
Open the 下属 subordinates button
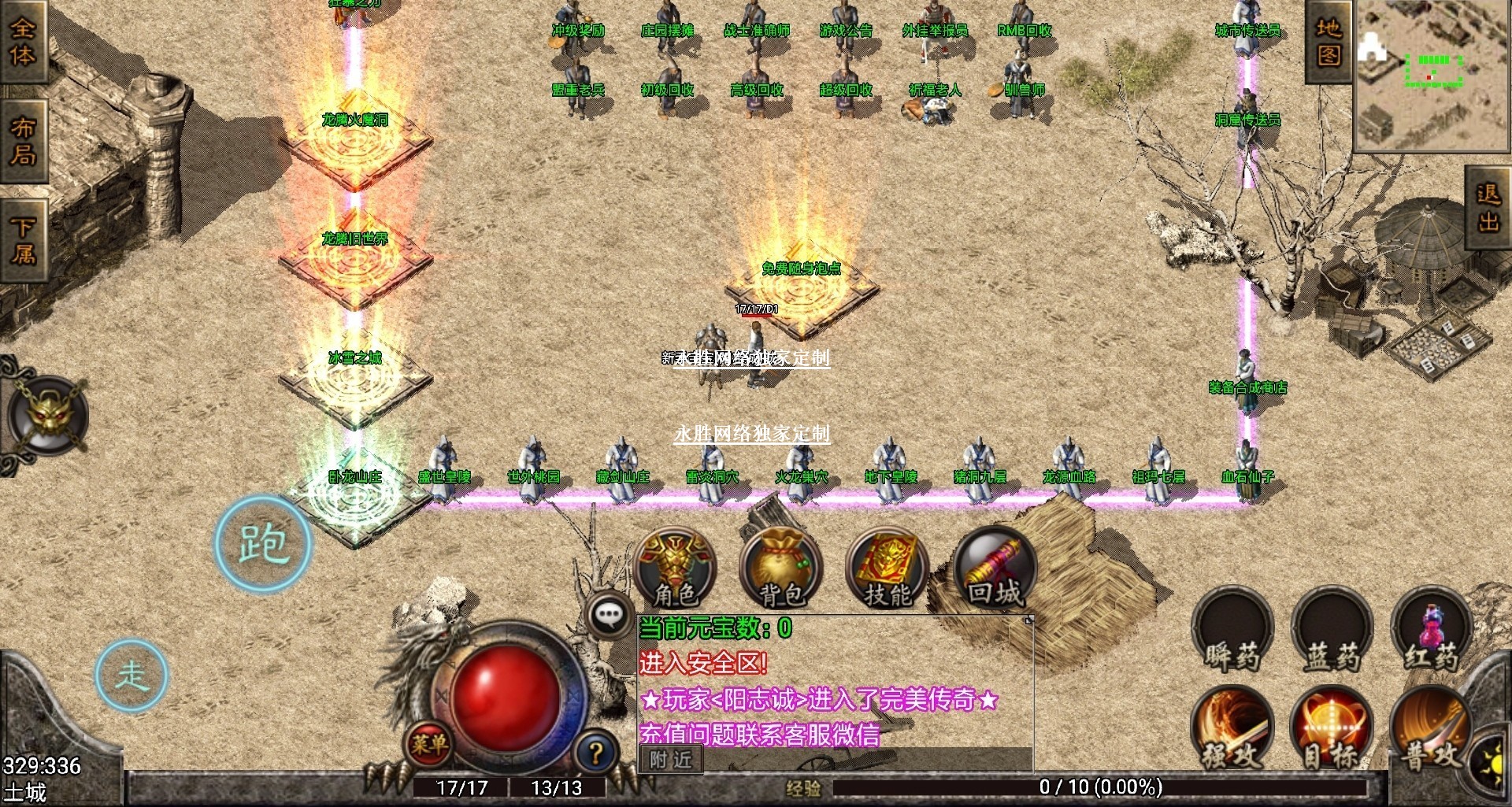coord(23,240)
